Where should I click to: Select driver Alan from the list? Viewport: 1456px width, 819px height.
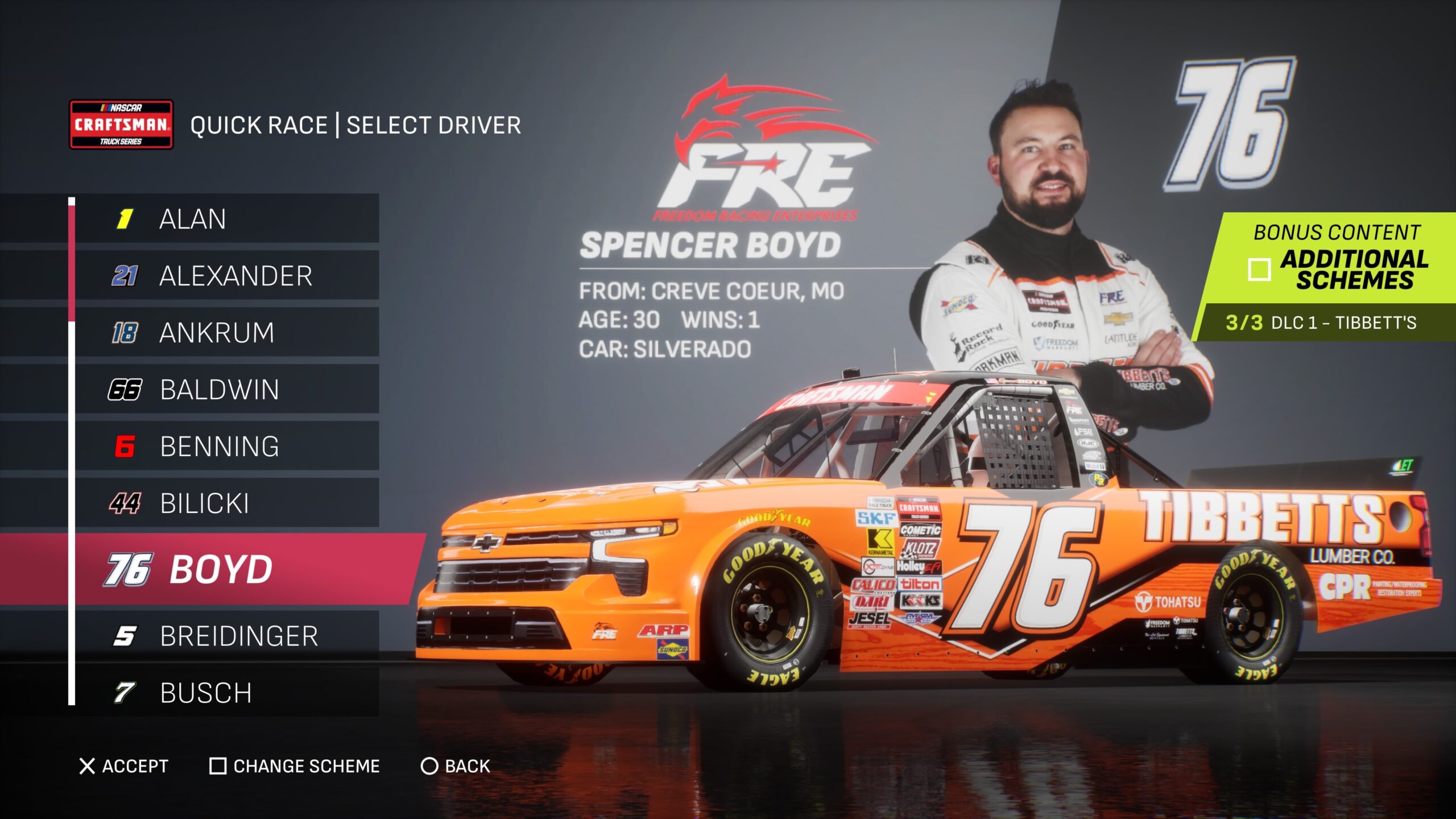[x=227, y=219]
